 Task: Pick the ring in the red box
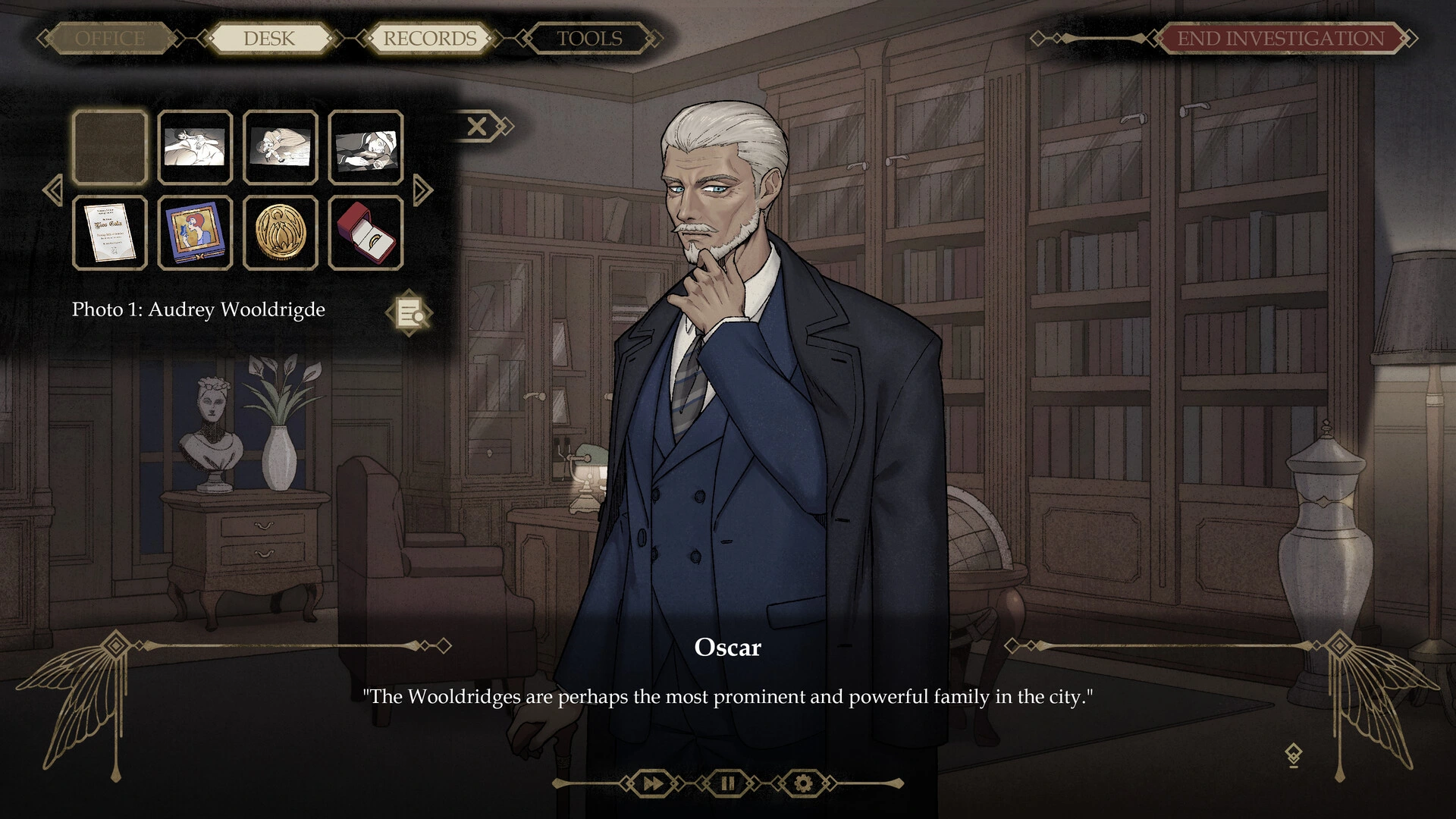point(366,233)
